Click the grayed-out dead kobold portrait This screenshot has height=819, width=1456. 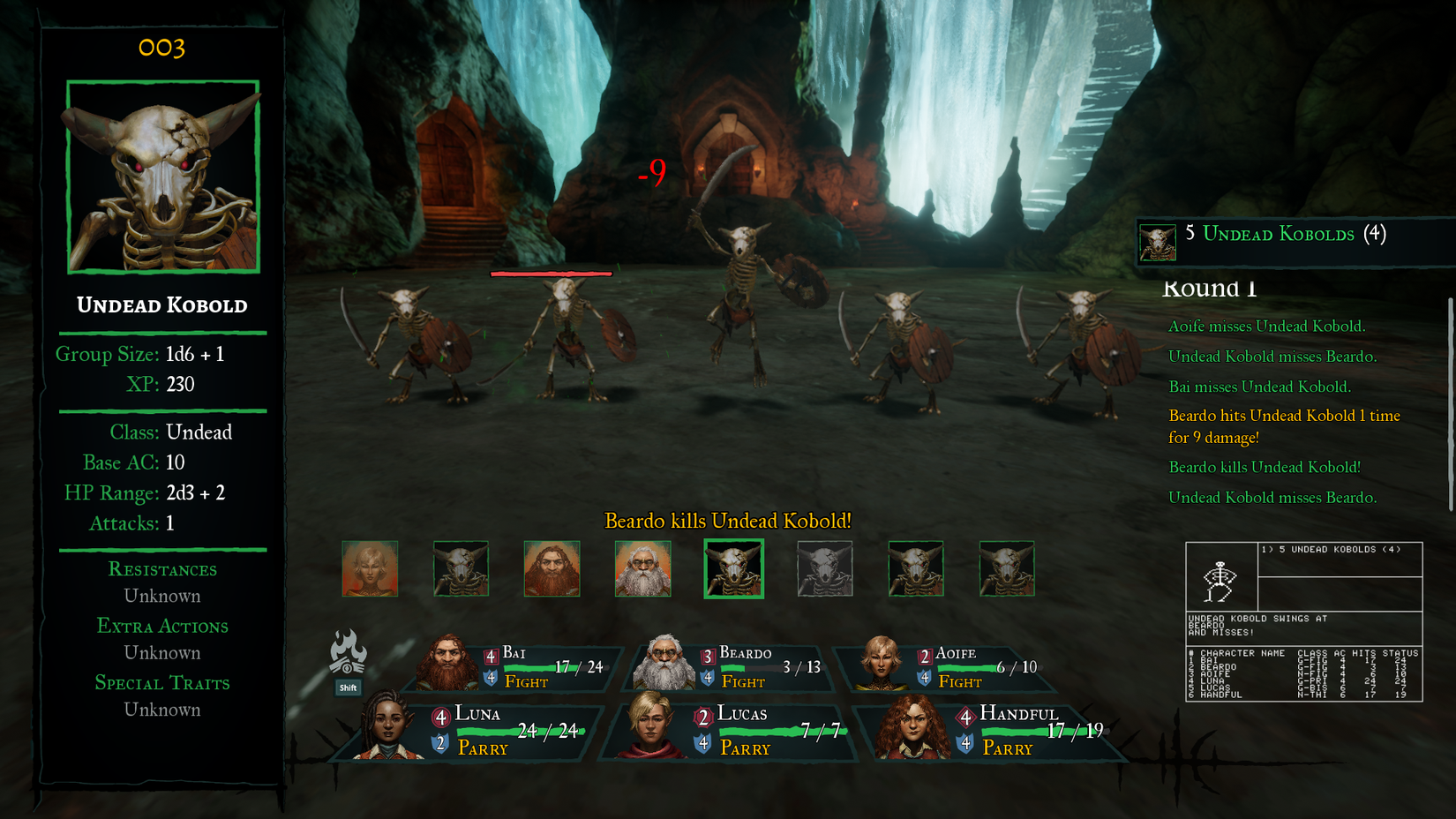tap(824, 568)
